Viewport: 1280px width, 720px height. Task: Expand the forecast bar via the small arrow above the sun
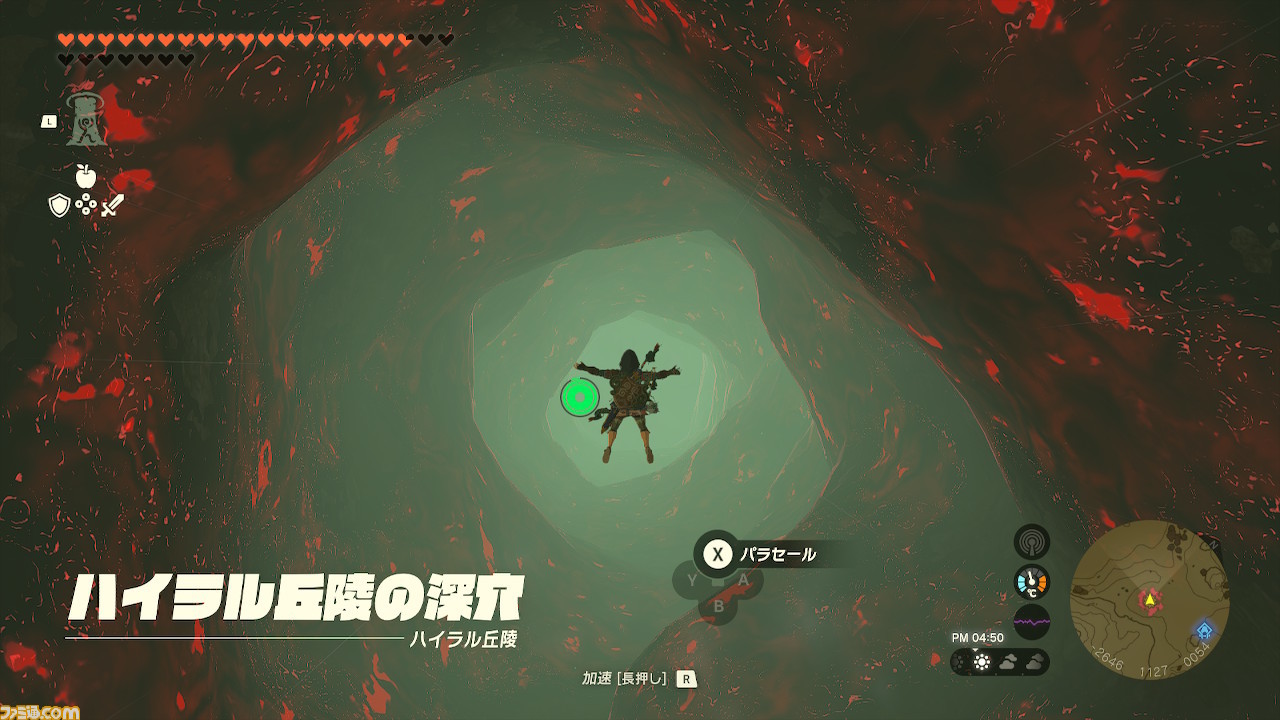975,650
